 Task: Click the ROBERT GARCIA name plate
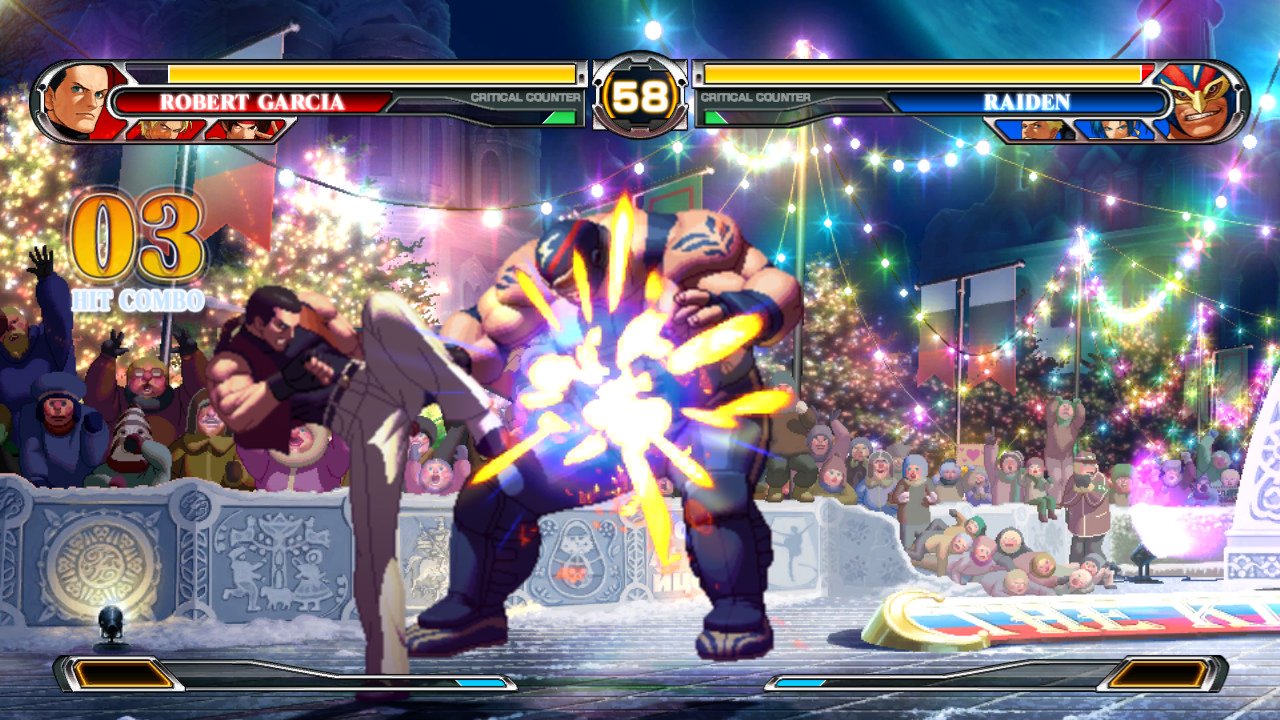[250, 101]
